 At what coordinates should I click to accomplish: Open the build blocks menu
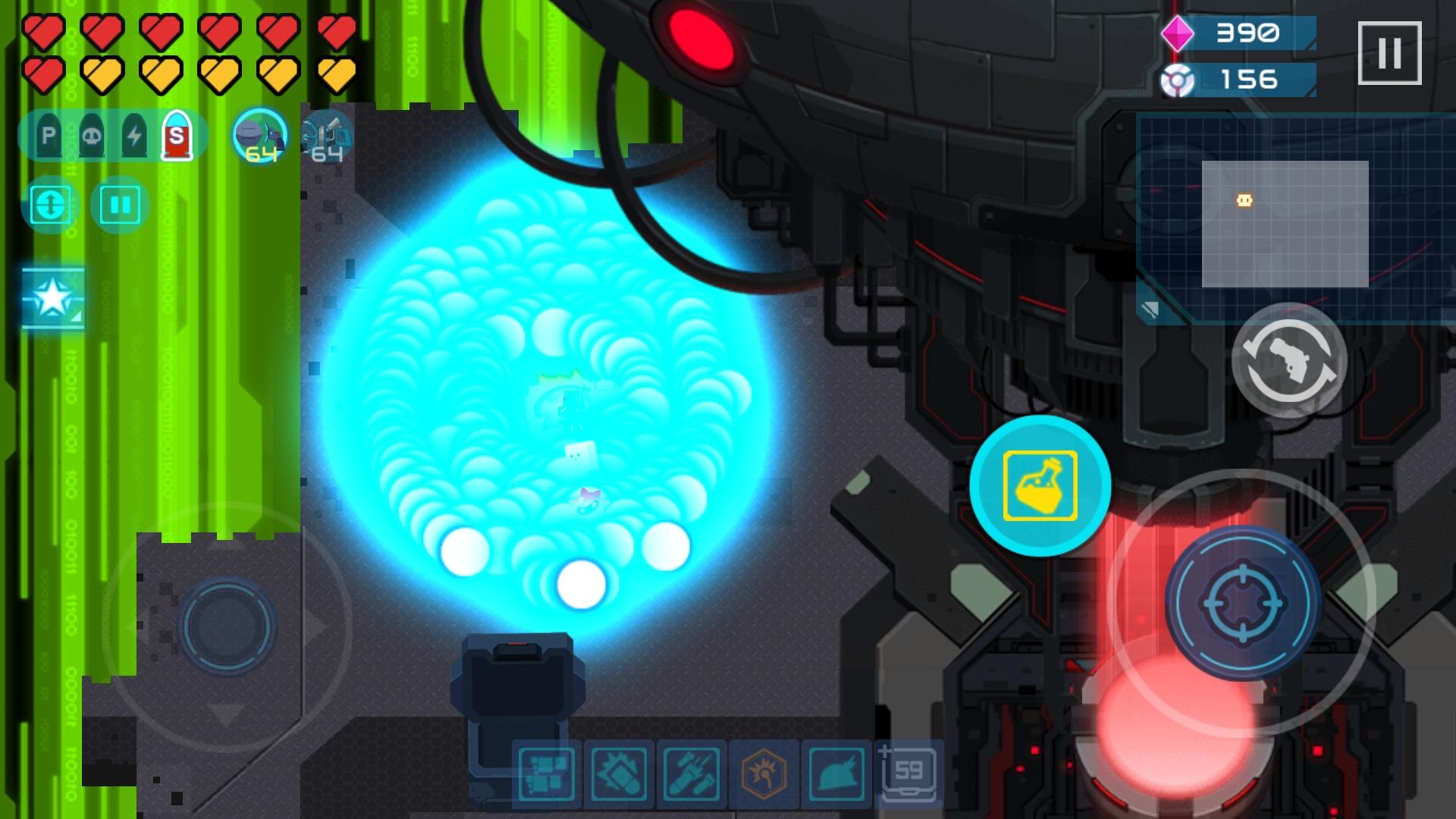click(x=547, y=775)
